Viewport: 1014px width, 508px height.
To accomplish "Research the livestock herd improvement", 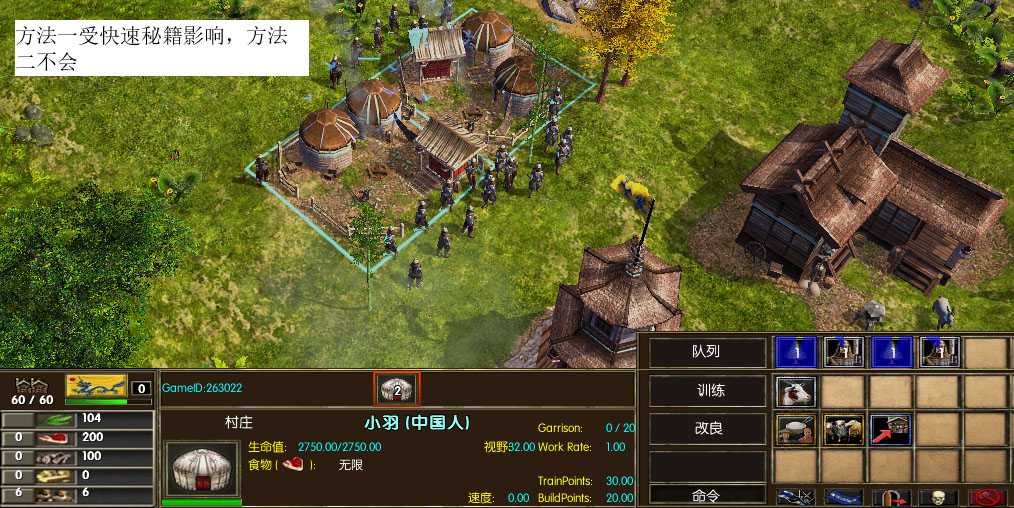I will click(x=843, y=429).
